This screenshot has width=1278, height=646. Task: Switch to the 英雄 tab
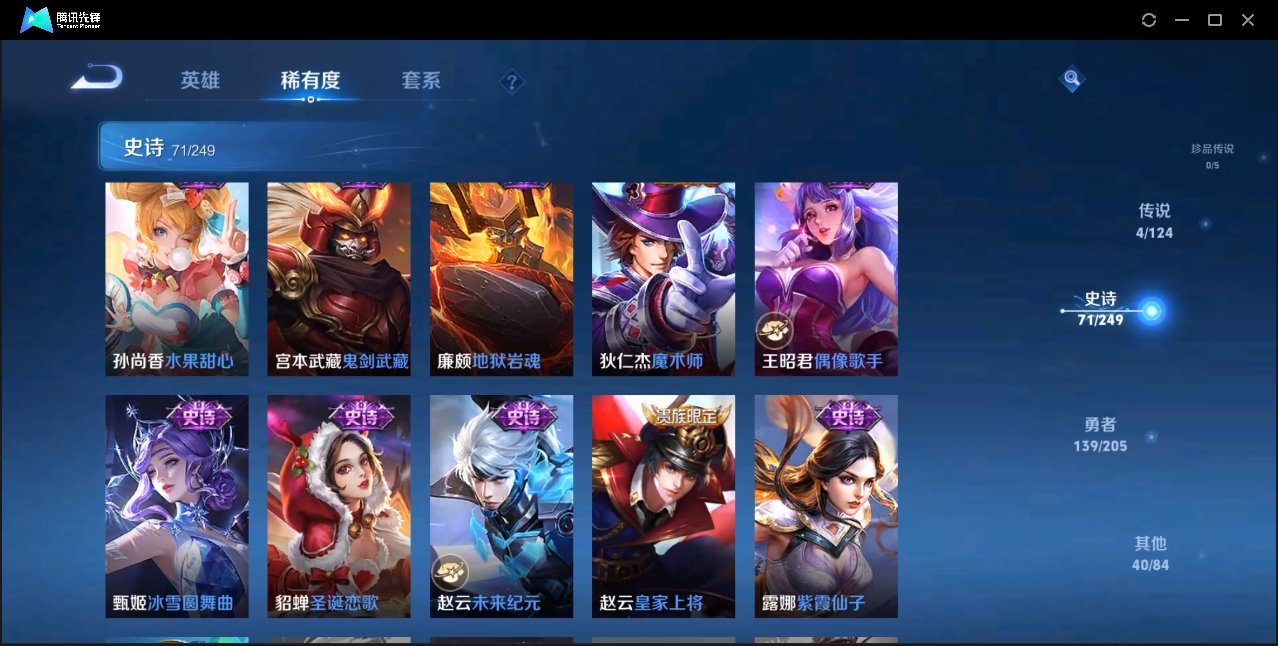pos(200,81)
